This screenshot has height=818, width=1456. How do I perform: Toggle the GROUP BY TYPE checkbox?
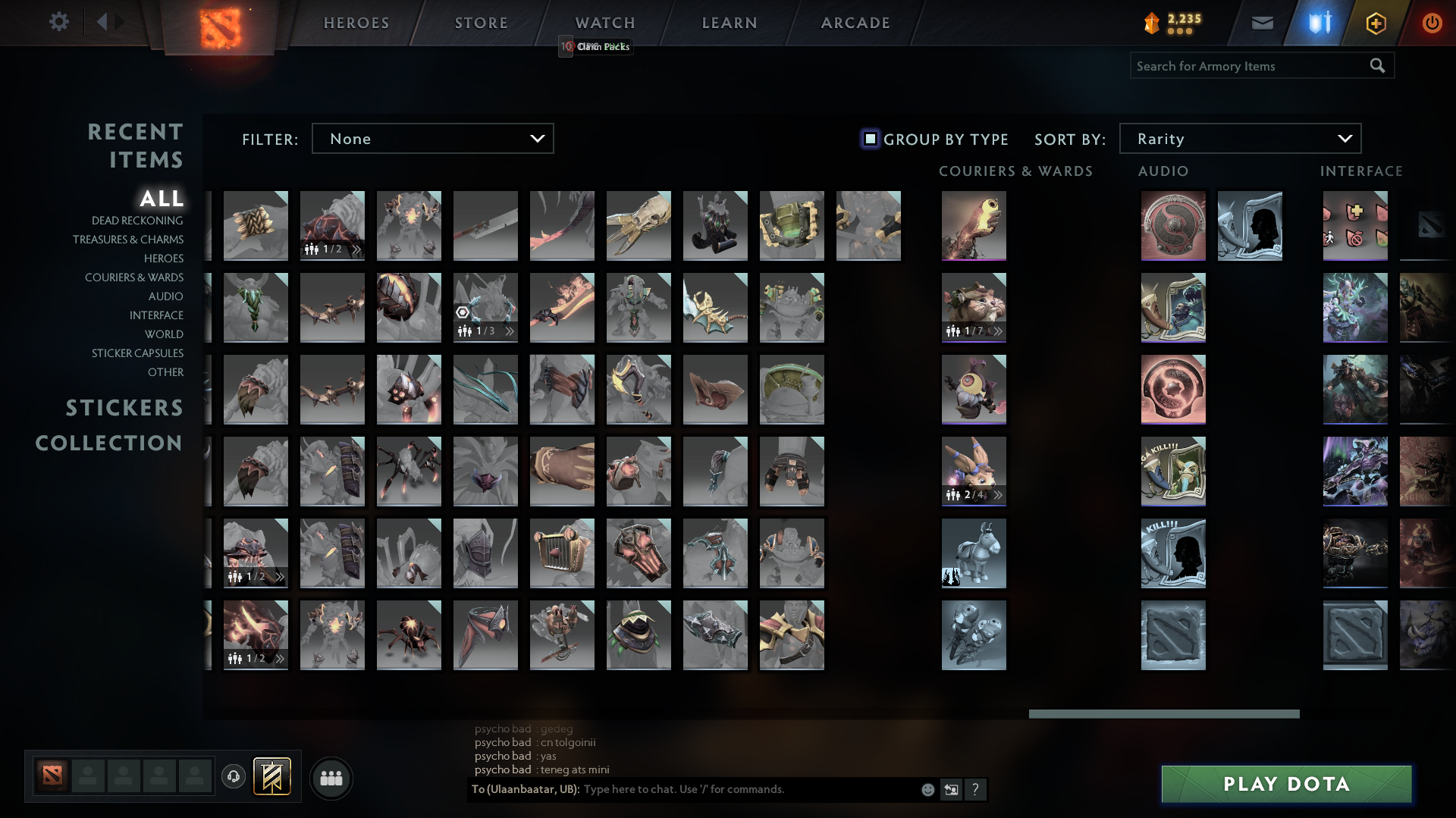(x=869, y=139)
